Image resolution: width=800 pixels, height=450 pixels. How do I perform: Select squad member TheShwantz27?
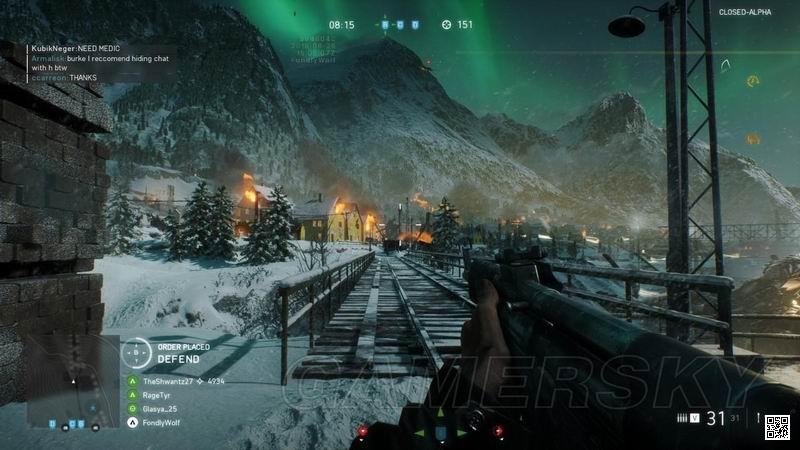165,382
